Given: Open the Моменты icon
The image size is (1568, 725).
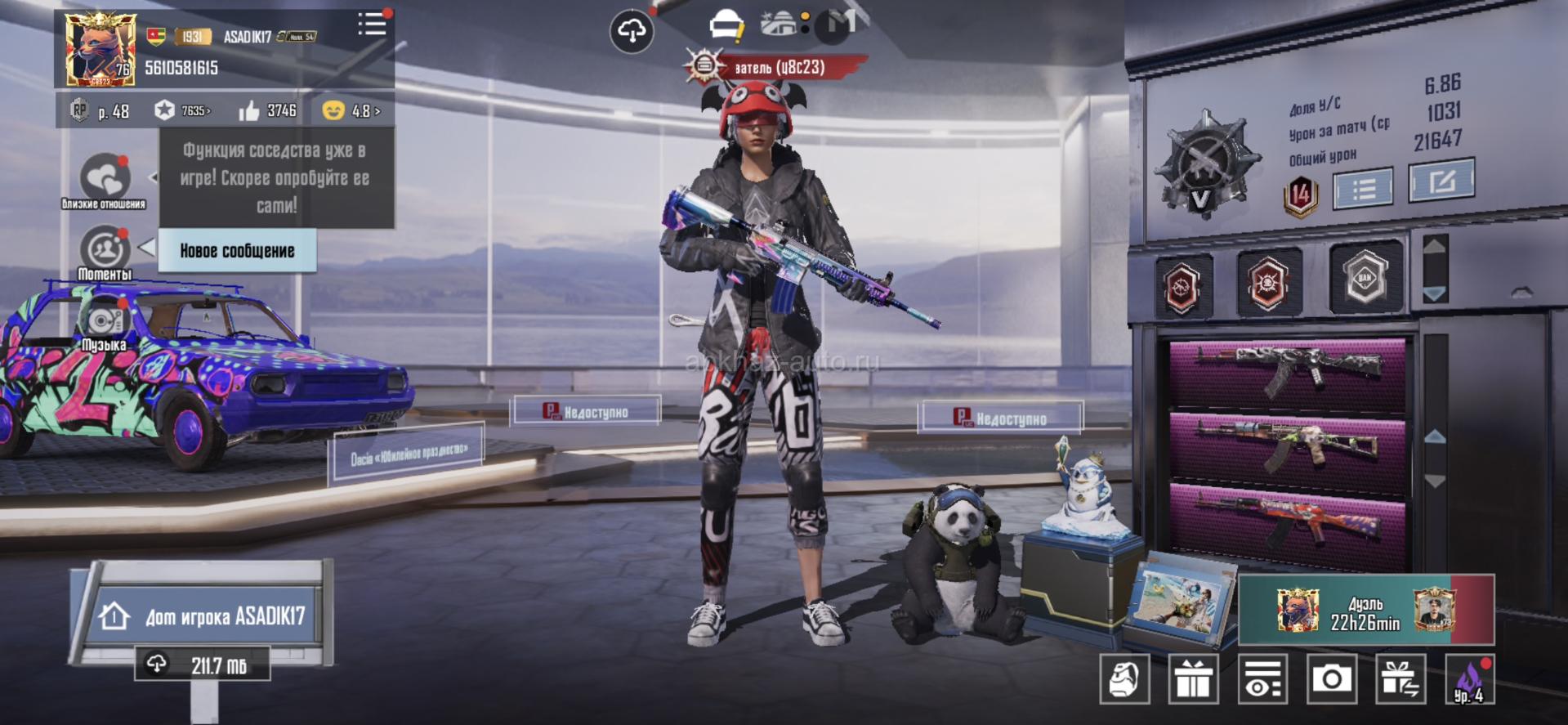Looking at the screenshot, I should click(105, 249).
